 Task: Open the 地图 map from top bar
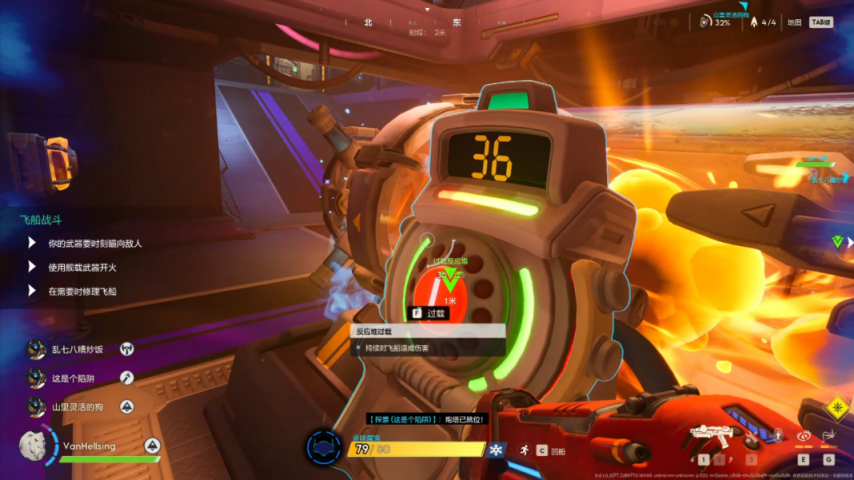794,22
